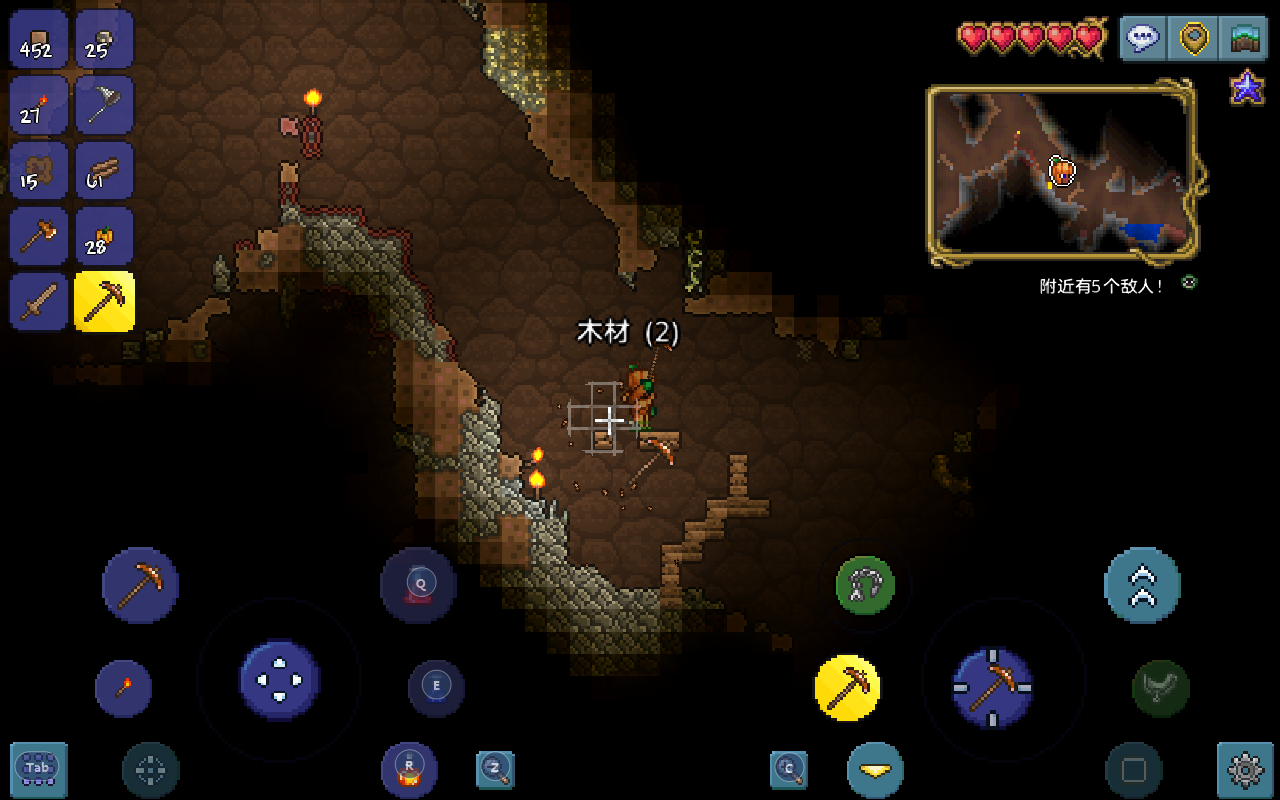
Task: Select the pumpkin stack of 28
Action: [x=104, y=236]
